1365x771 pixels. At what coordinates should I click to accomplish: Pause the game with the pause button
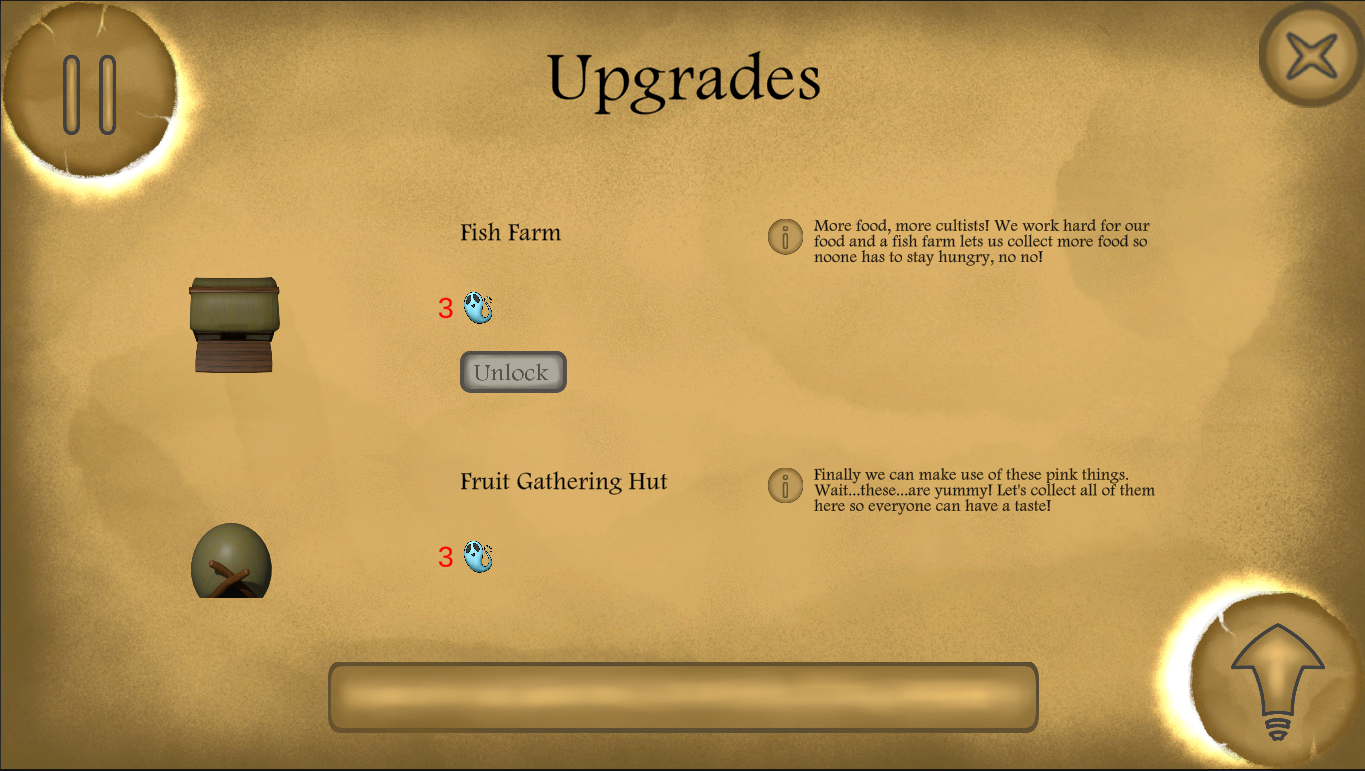point(90,94)
